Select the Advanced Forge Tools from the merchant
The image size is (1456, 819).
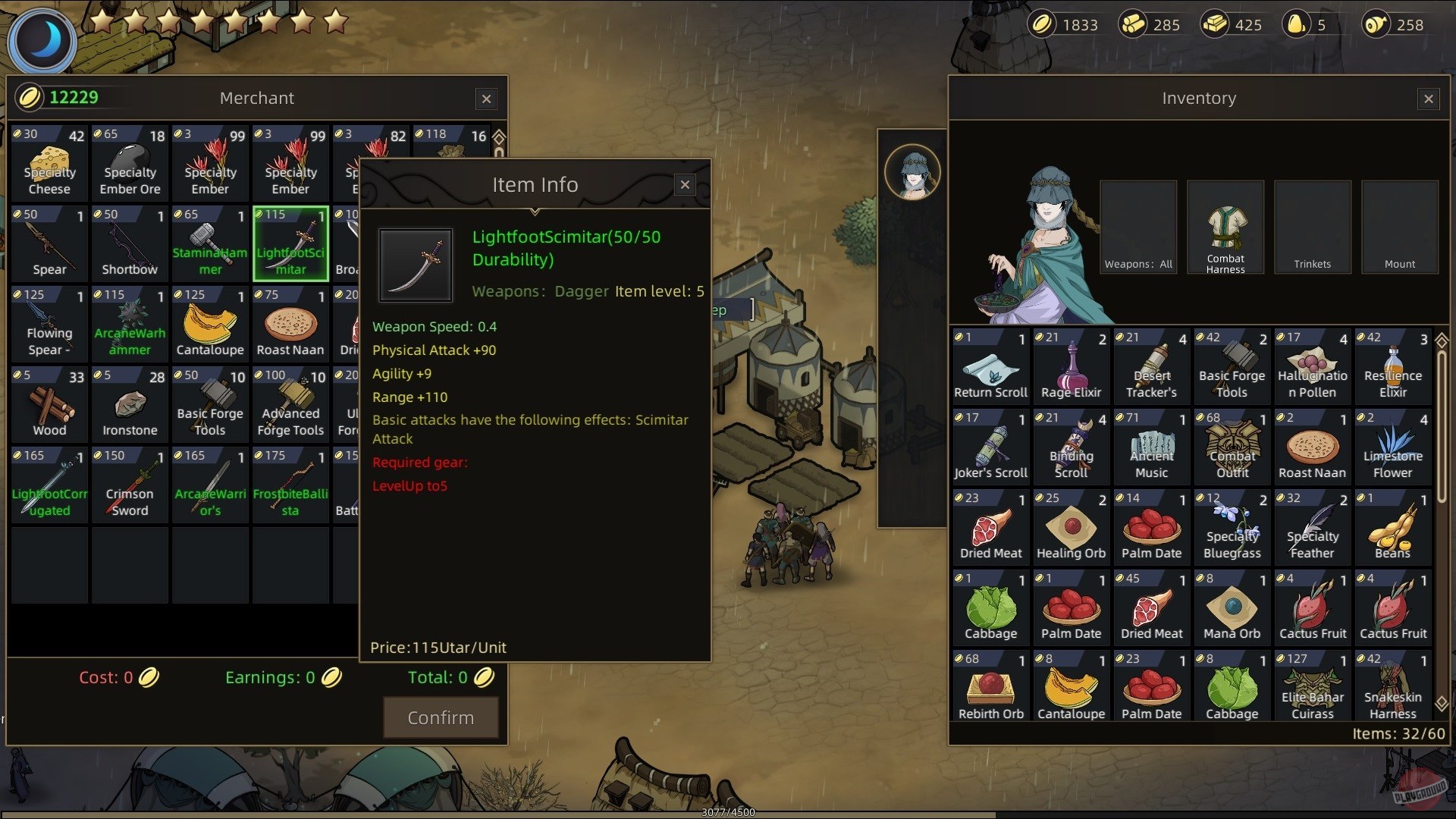coord(290,403)
